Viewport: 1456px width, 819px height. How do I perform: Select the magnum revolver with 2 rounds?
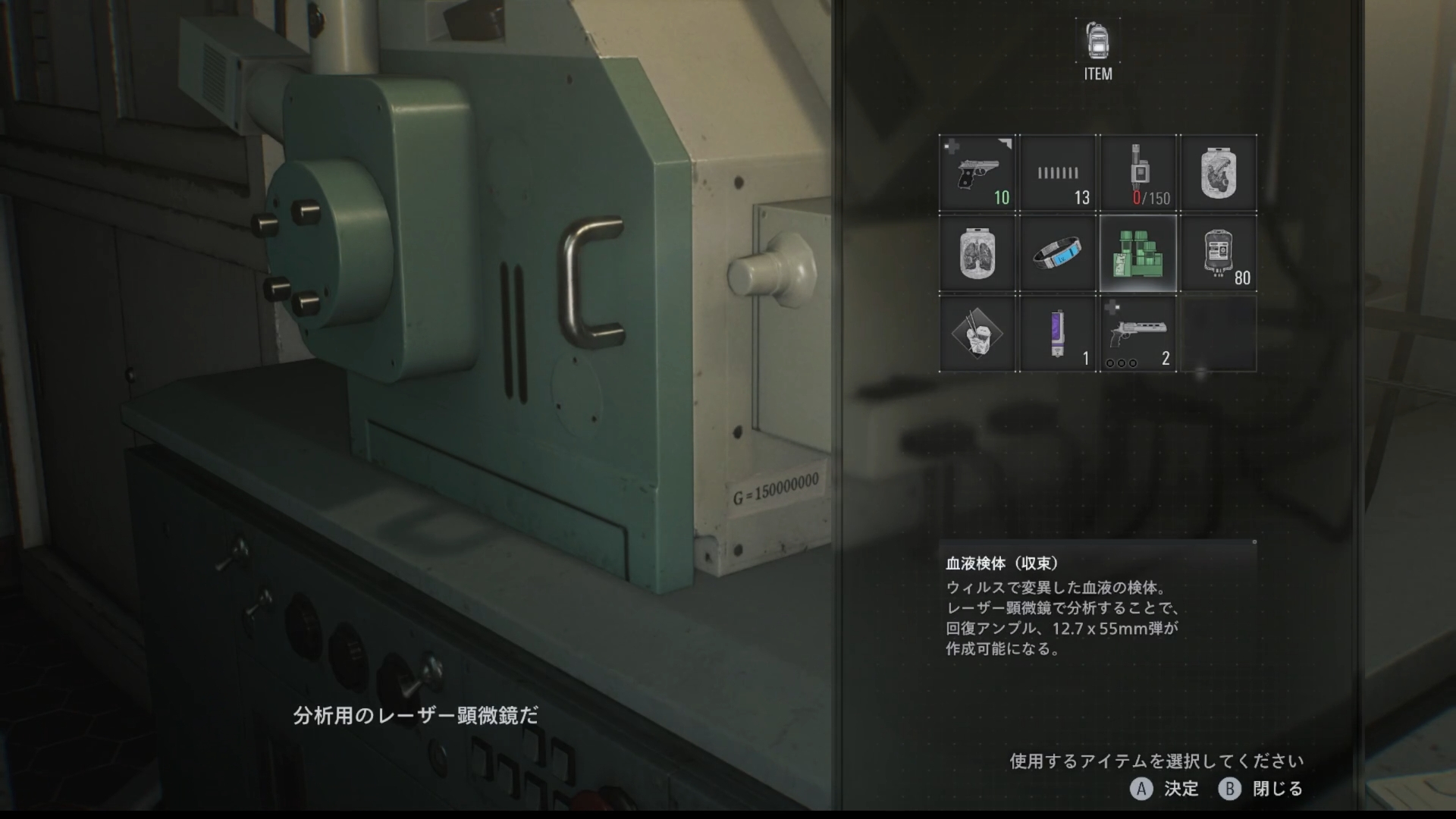click(x=1138, y=334)
